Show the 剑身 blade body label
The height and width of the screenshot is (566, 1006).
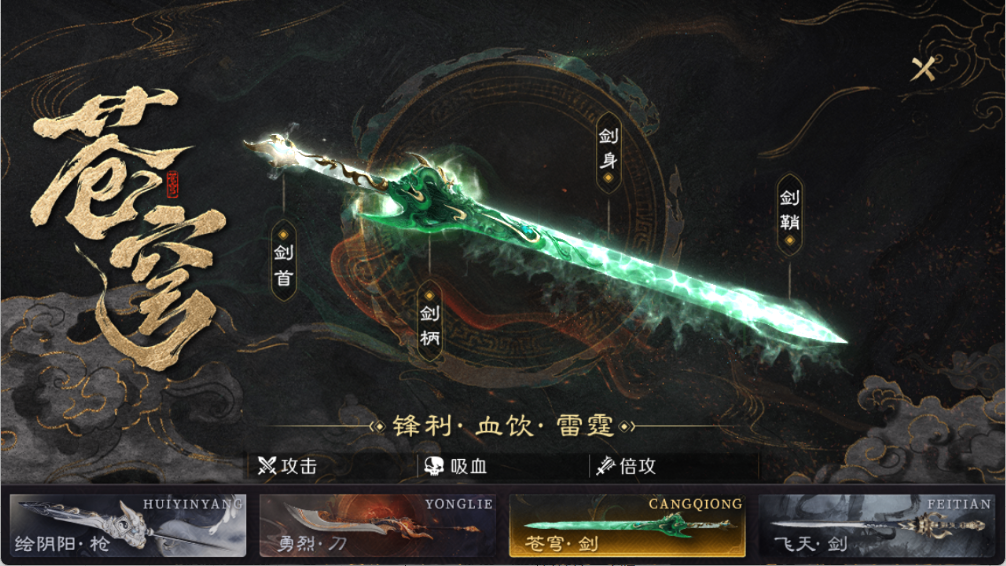coord(607,154)
